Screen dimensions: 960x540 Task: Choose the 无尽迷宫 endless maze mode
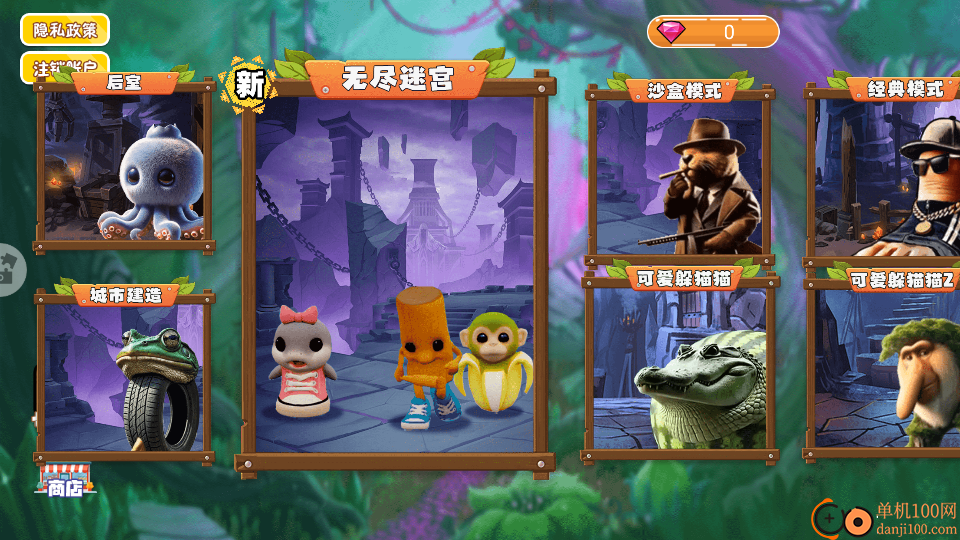395,270
